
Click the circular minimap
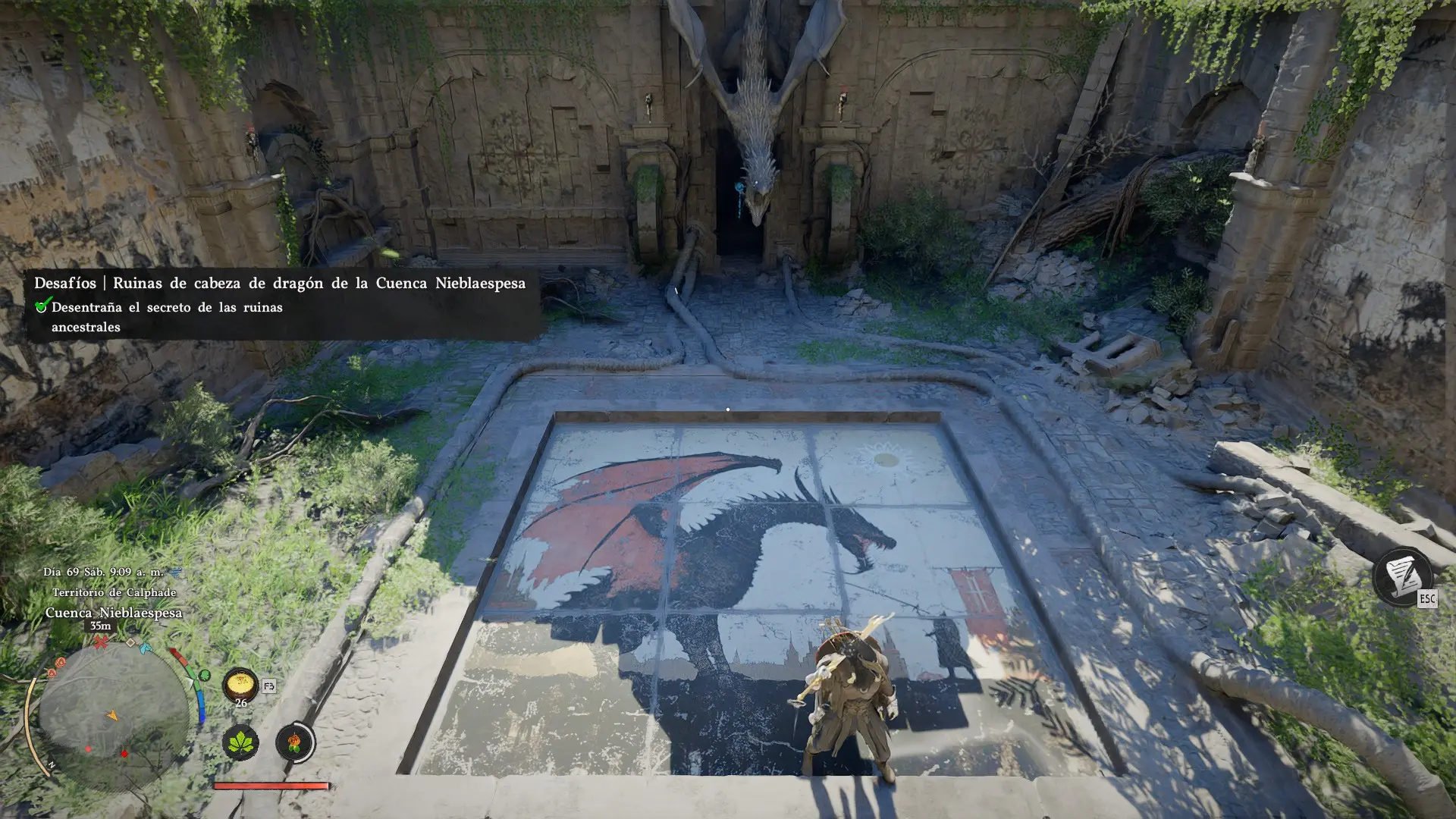pyautogui.click(x=113, y=715)
